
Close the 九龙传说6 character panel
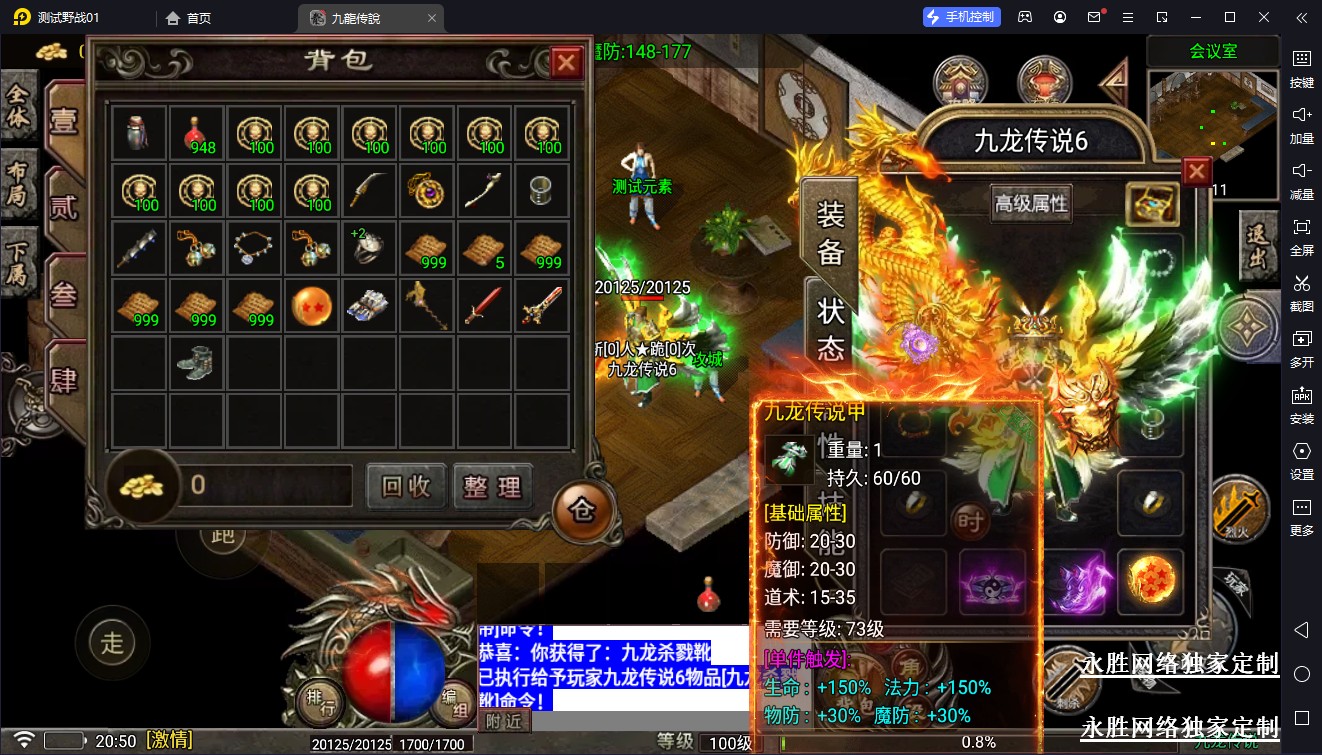point(1196,172)
